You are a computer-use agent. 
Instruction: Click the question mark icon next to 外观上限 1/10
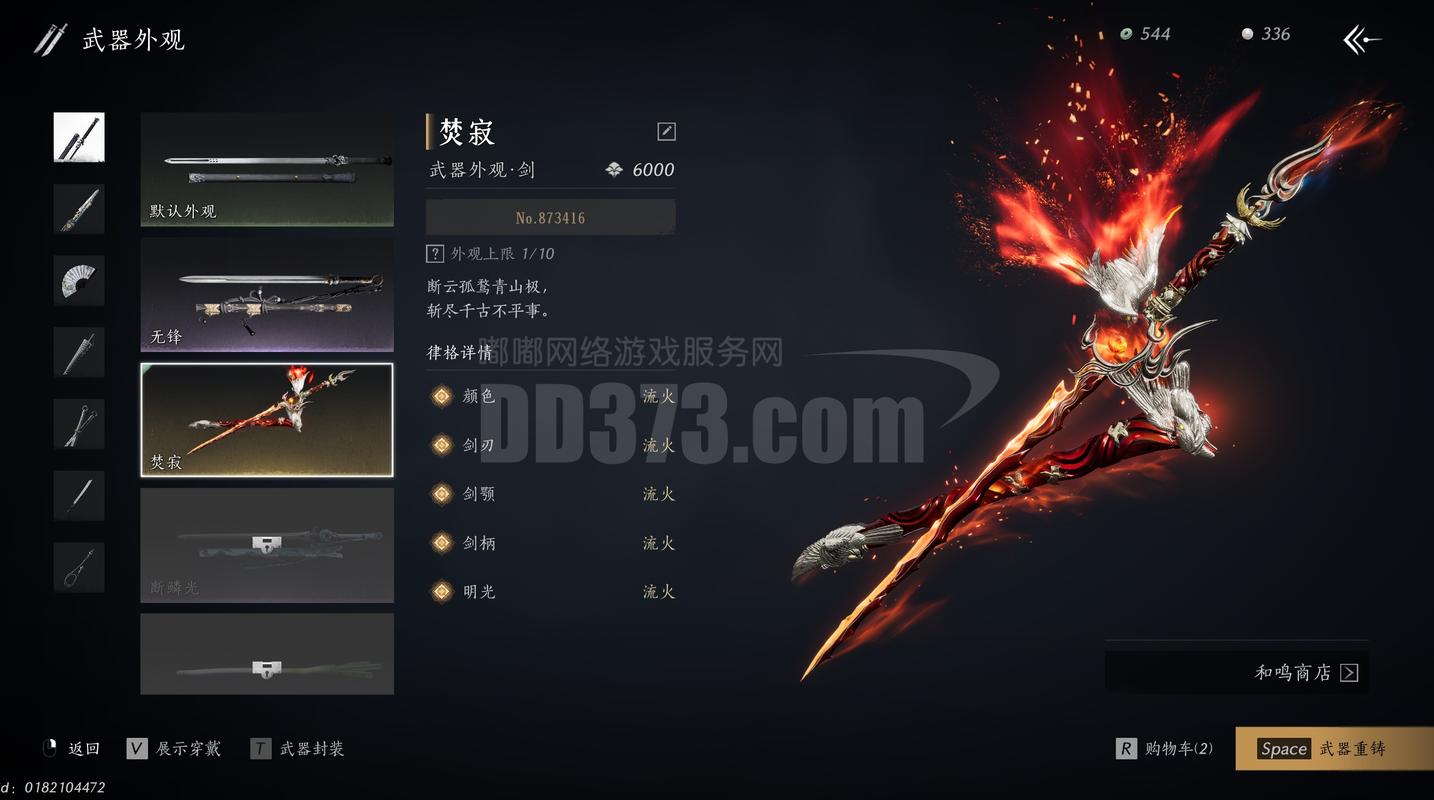pos(436,253)
